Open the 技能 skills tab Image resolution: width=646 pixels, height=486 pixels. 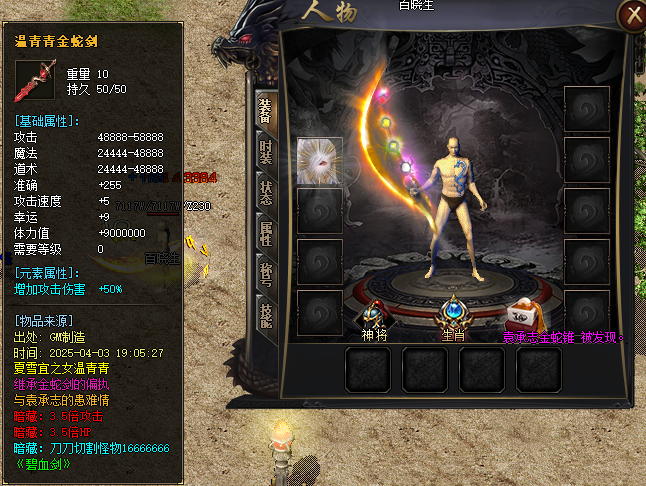(265, 313)
